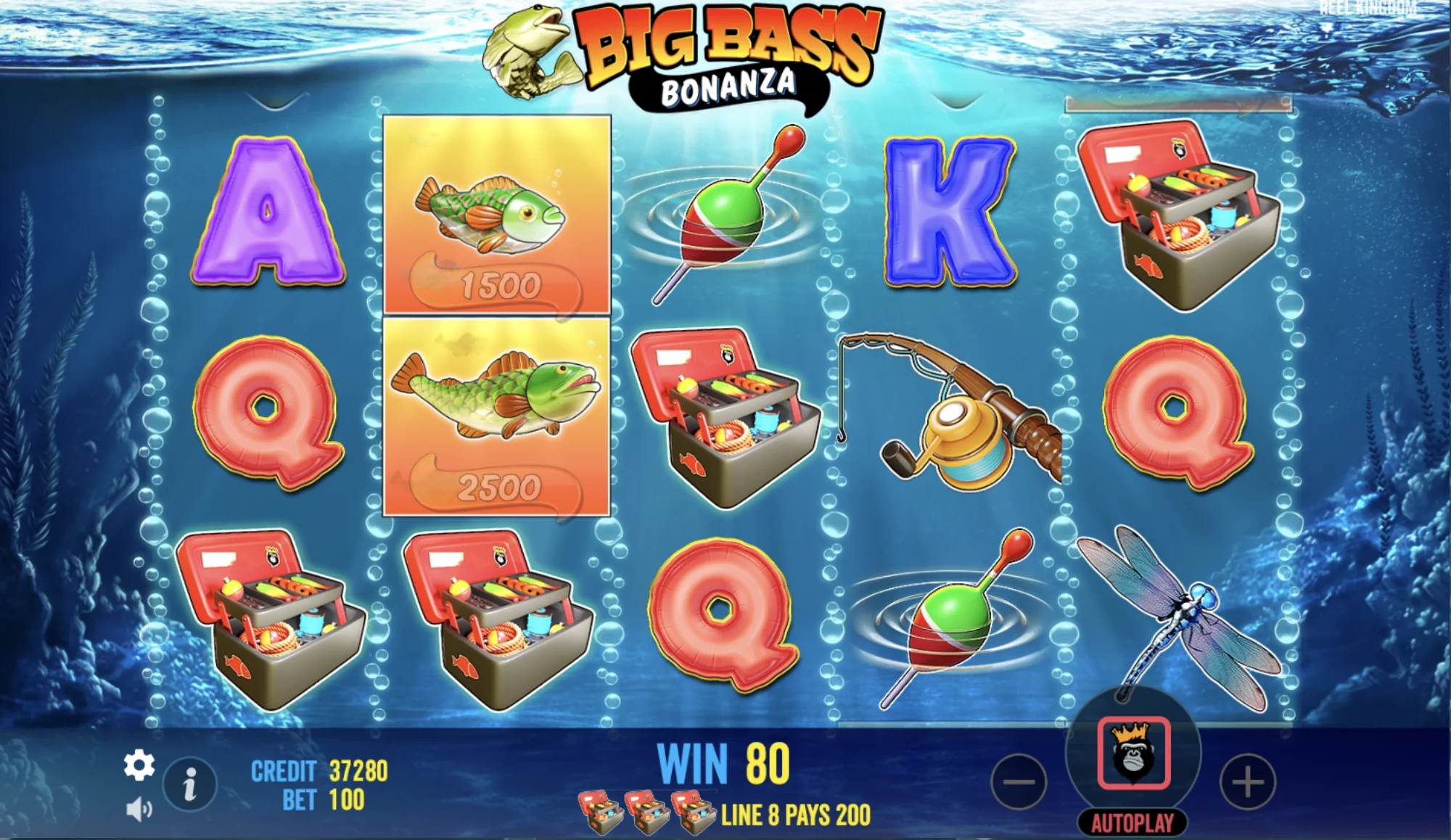Open the game info paytable
This screenshot has height=840, width=1451.
click(189, 784)
